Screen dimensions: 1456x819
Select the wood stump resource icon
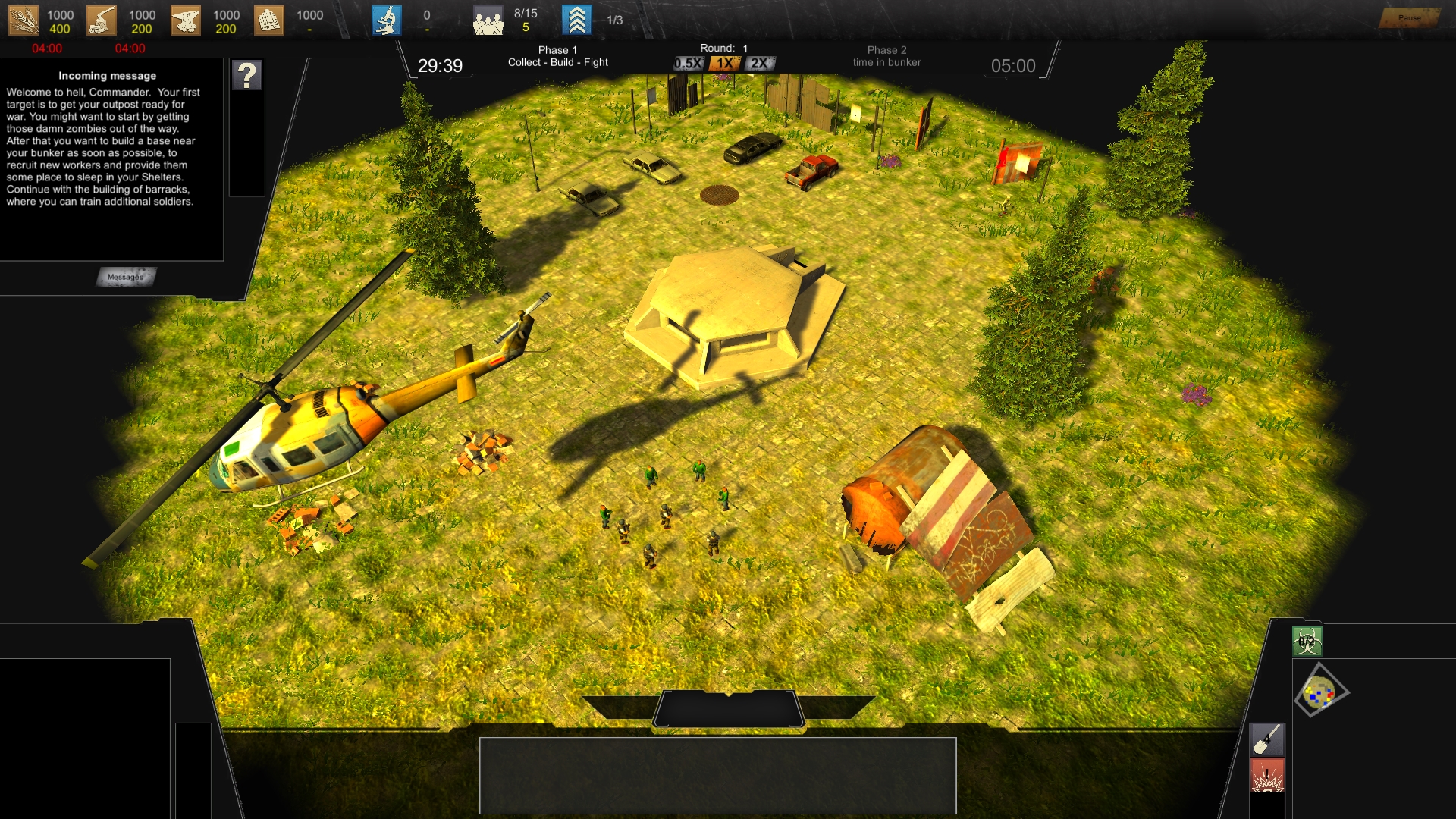coord(102,20)
